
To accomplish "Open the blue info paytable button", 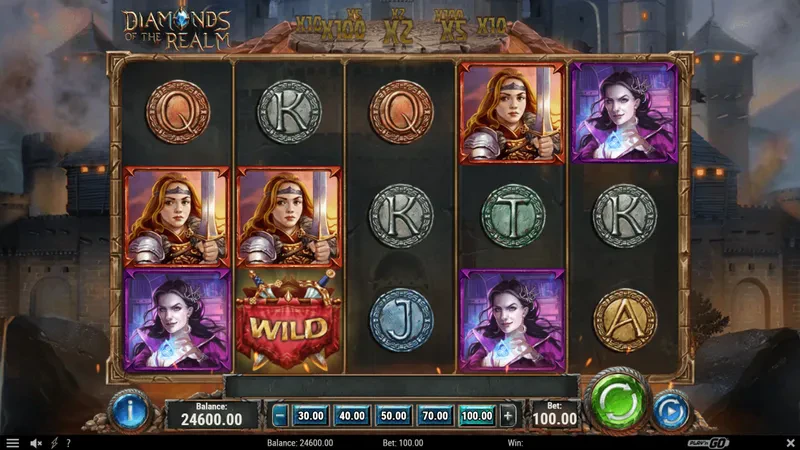I will pos(130,408).
